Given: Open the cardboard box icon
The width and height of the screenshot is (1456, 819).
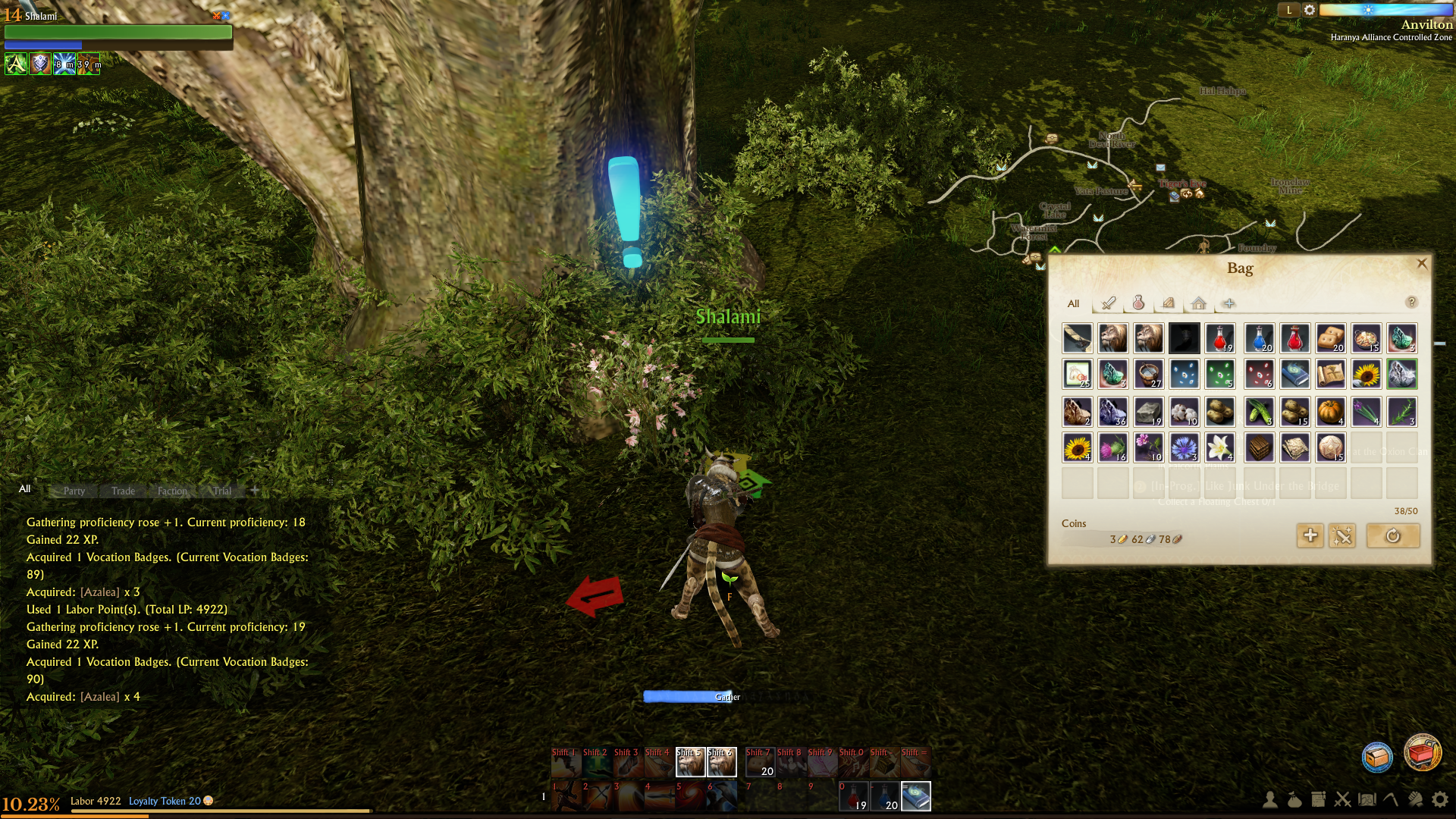Looking at the screenshot, I should point(1377,757).
